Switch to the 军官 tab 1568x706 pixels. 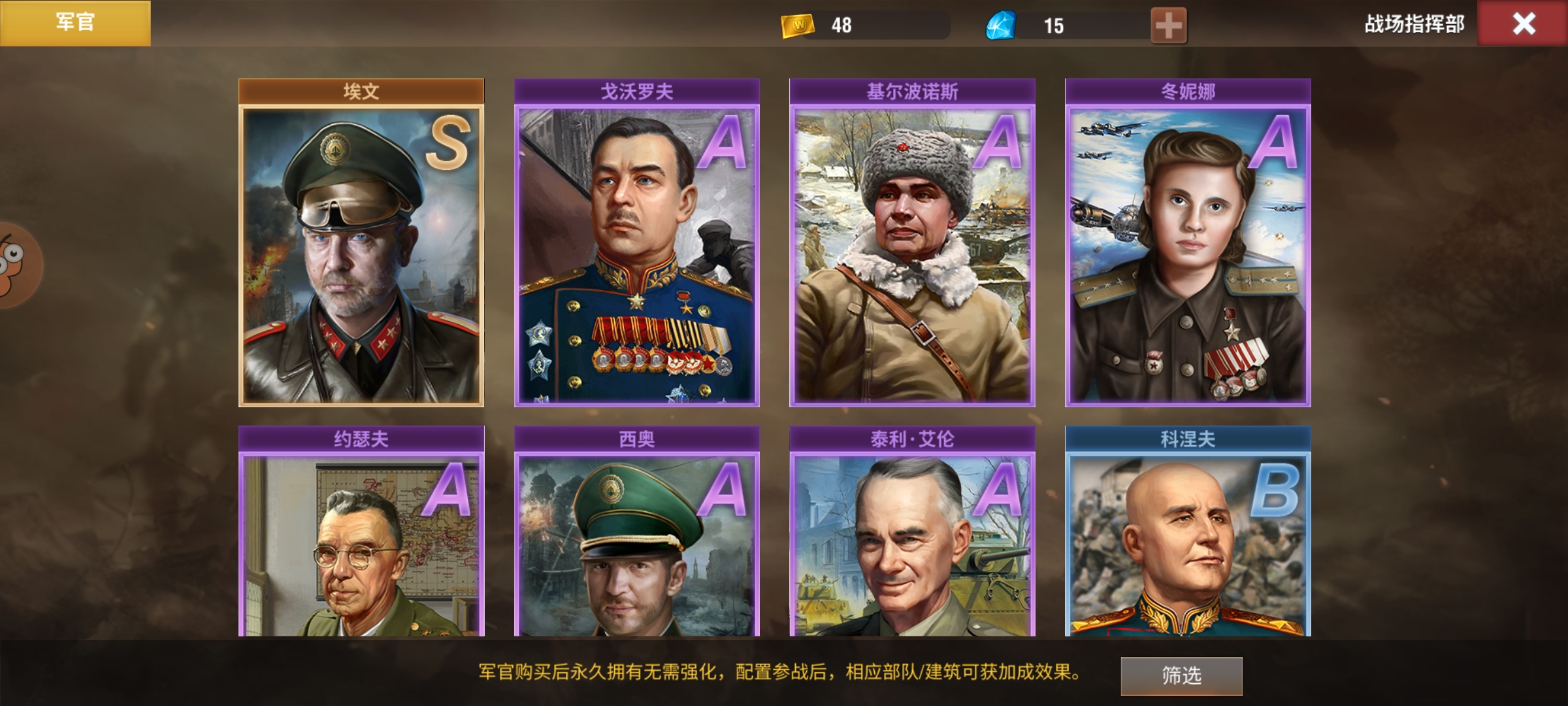point(75,23)
